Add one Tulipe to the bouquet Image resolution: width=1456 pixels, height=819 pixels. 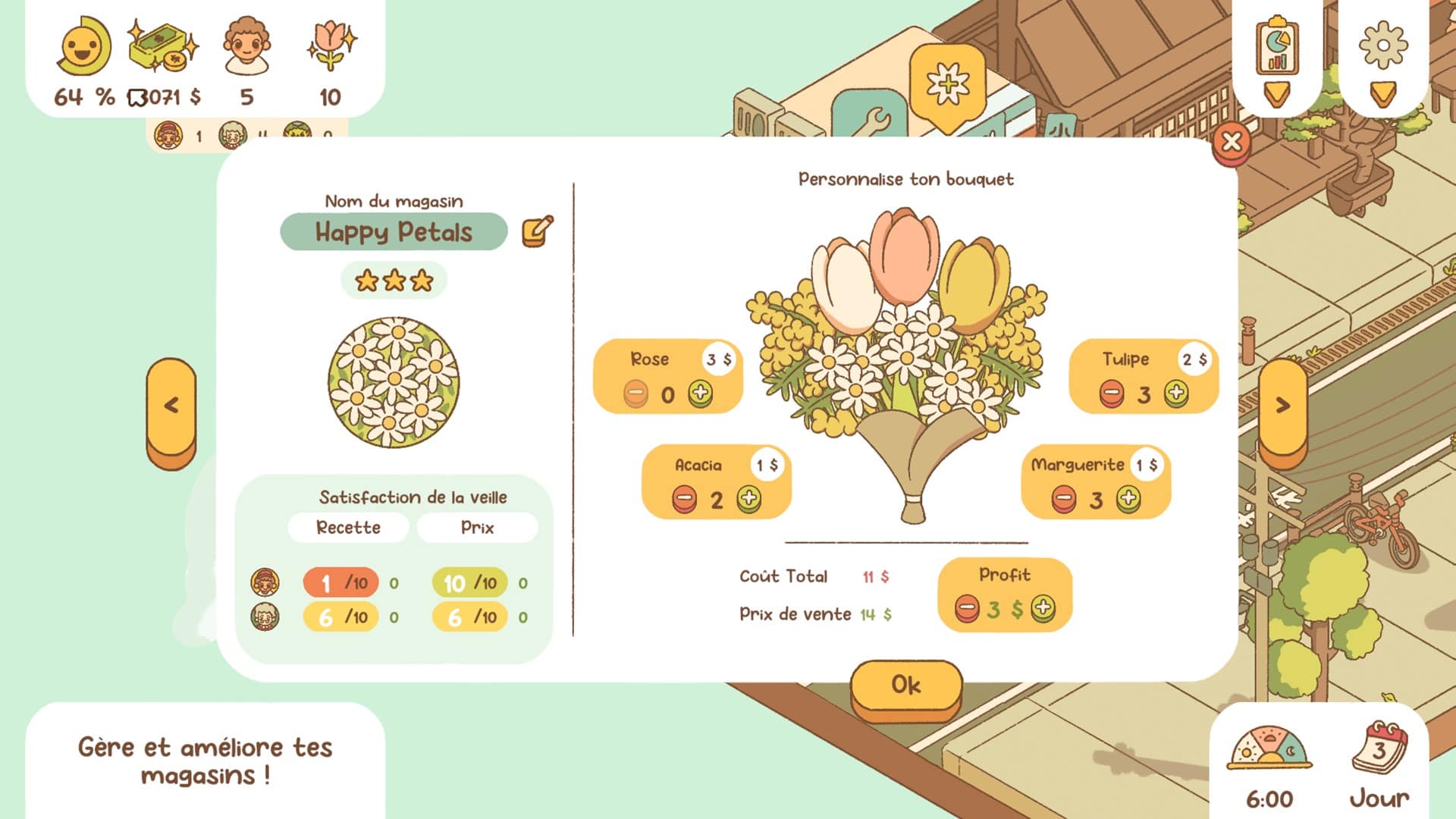[1176, 394]
